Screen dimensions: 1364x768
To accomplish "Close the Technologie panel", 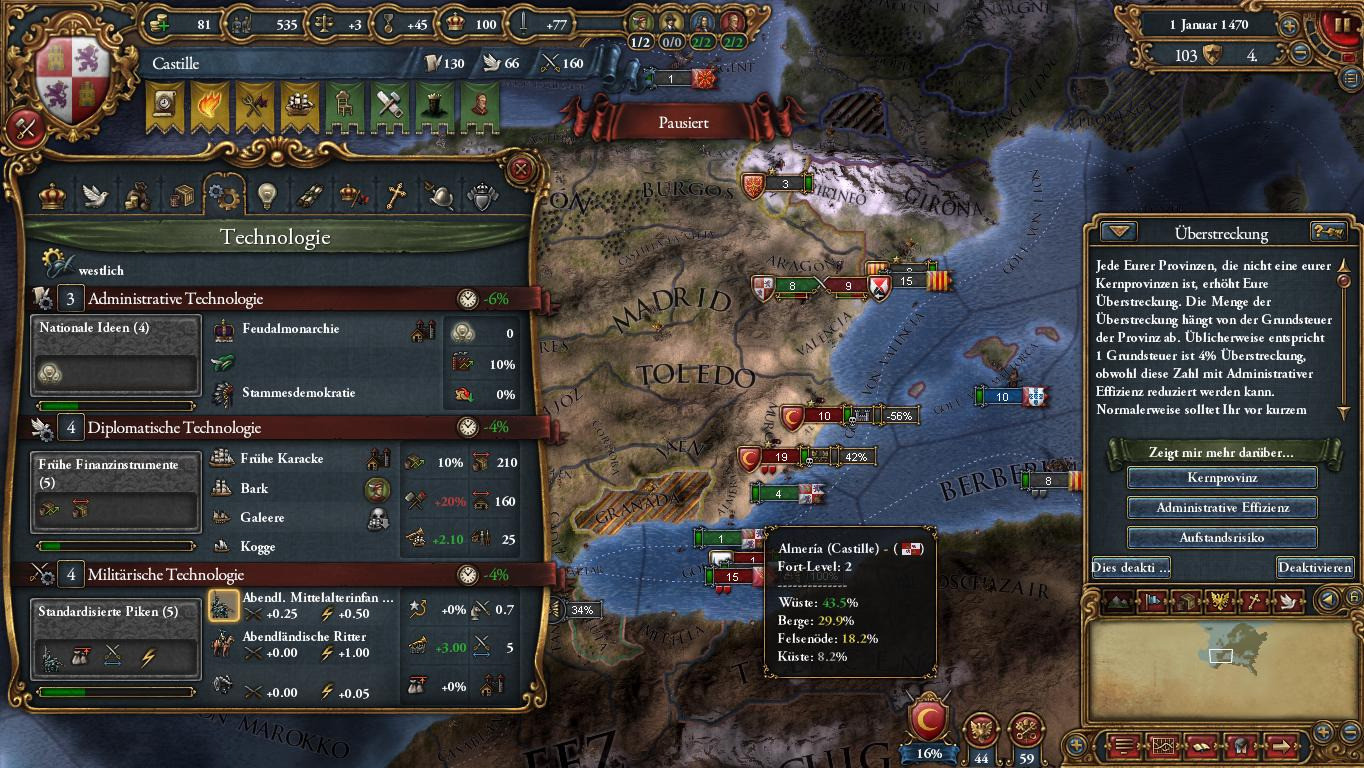I will (x=520, y=169).
